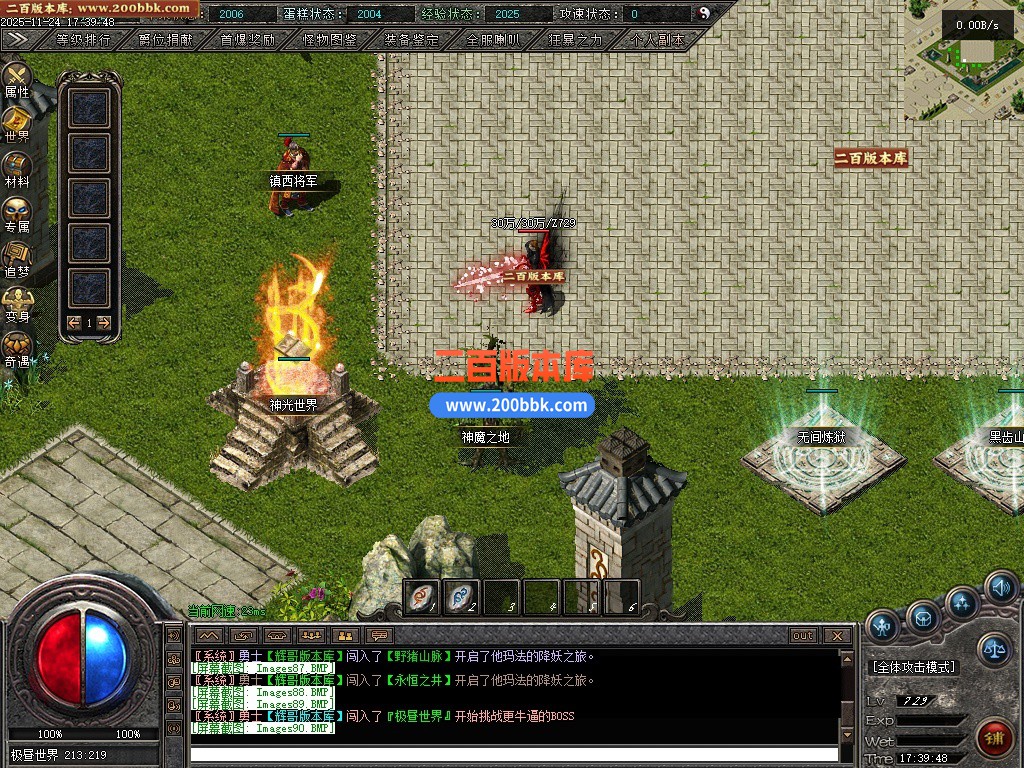The image size is (1024, 768).
Task: Open the 爵位捐献 donation menu
Action: click(165, 41)
